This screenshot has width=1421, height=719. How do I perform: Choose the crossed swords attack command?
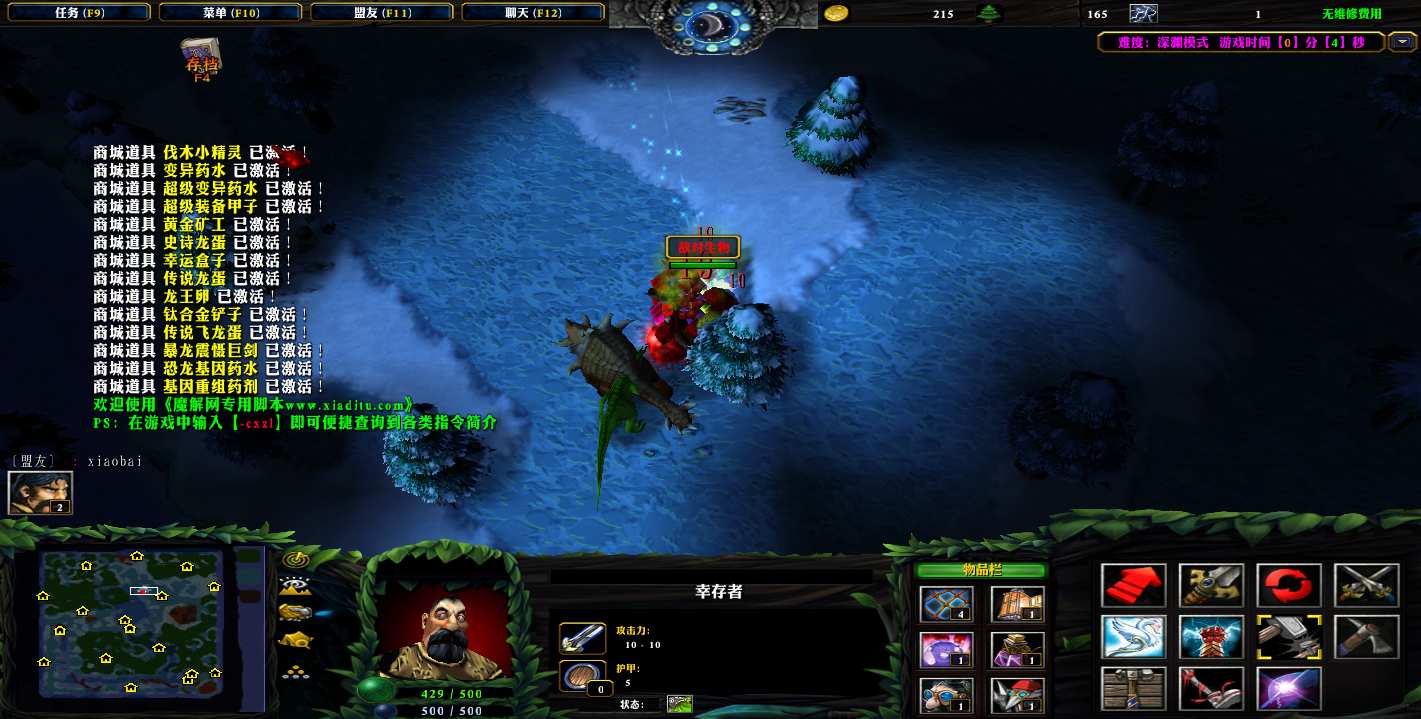pos(1367,586)
